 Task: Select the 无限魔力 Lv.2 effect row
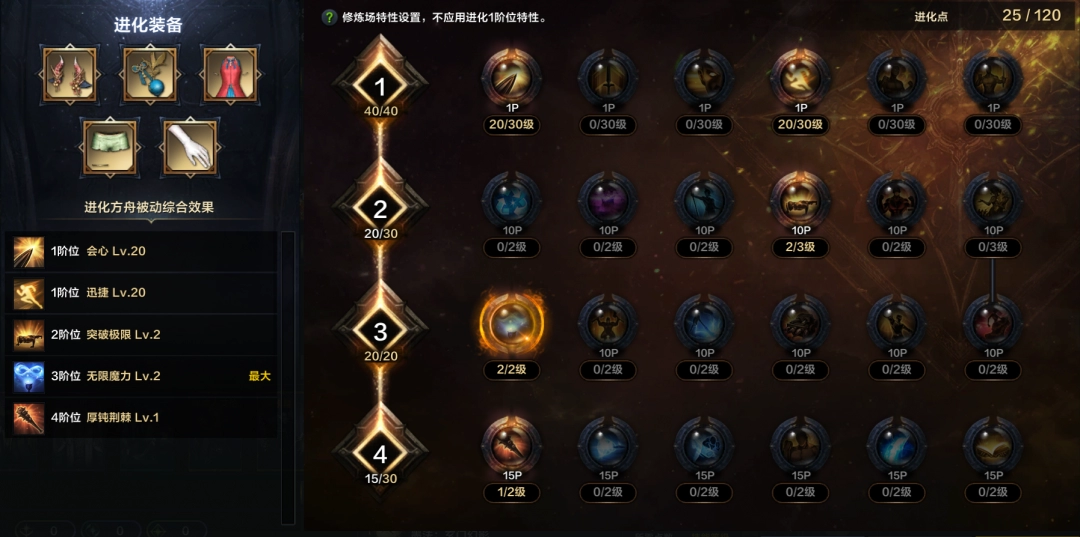tap(140, 376)
